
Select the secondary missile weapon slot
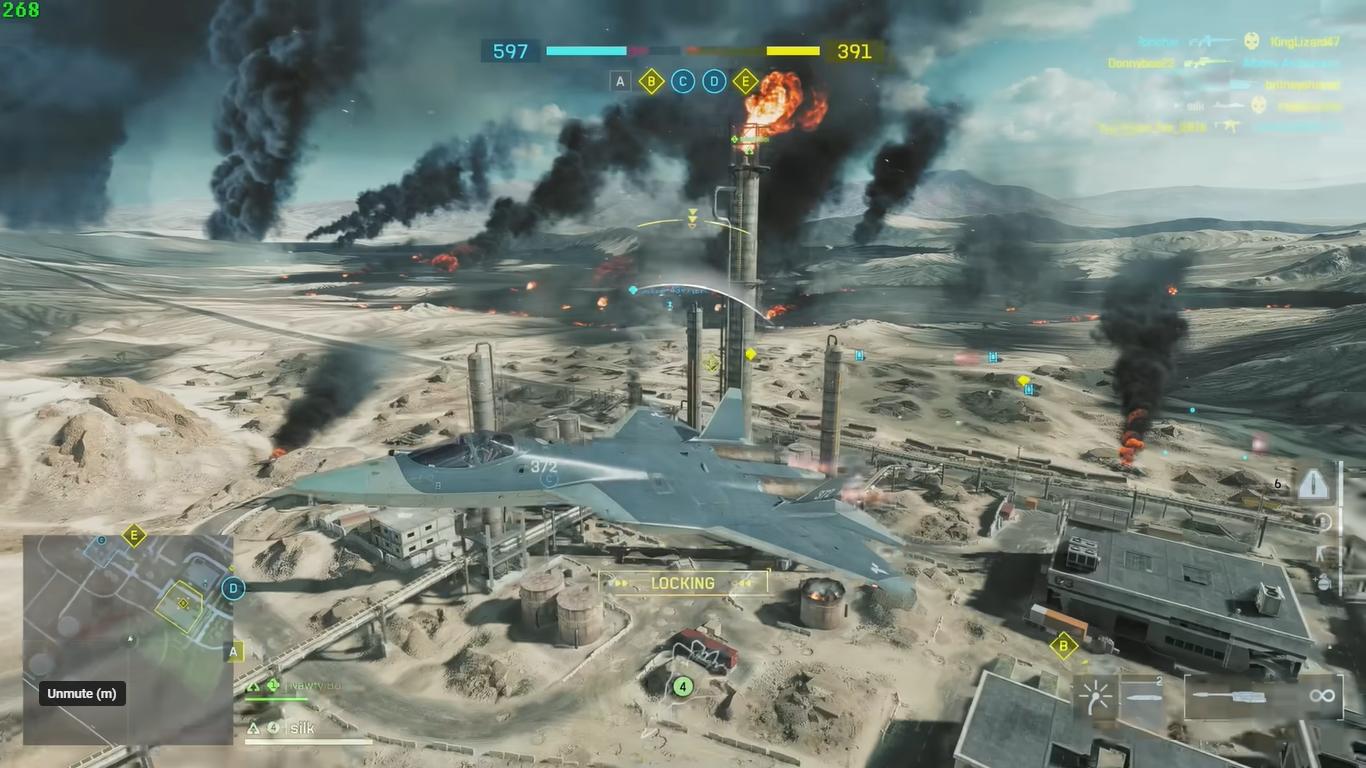1143,697
